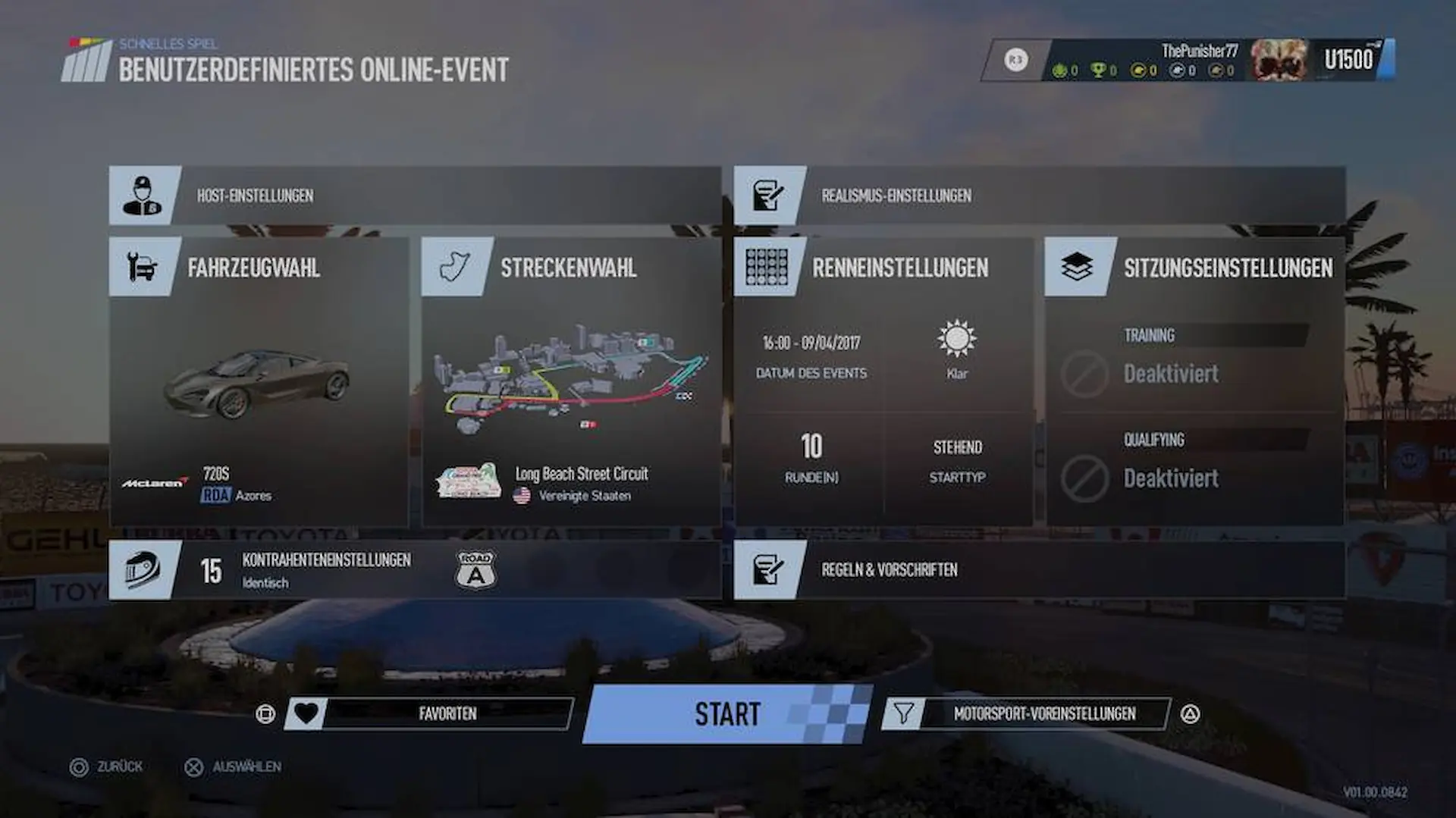Open Motorsport-Voreinstellungen
The height and width of the screenshot is (818, 1456).
(1027, 714)
